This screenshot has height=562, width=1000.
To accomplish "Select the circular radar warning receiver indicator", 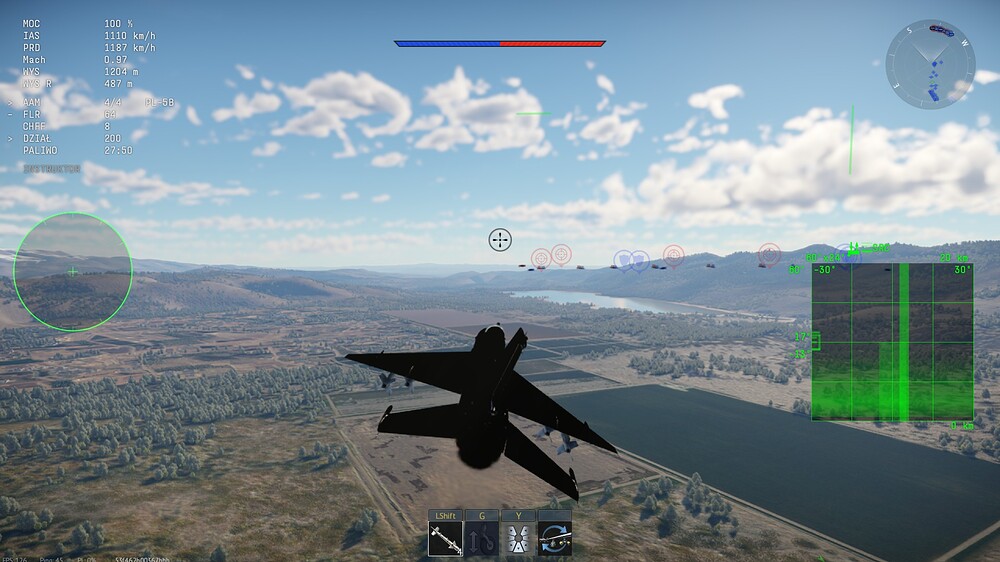I will 72,271.
